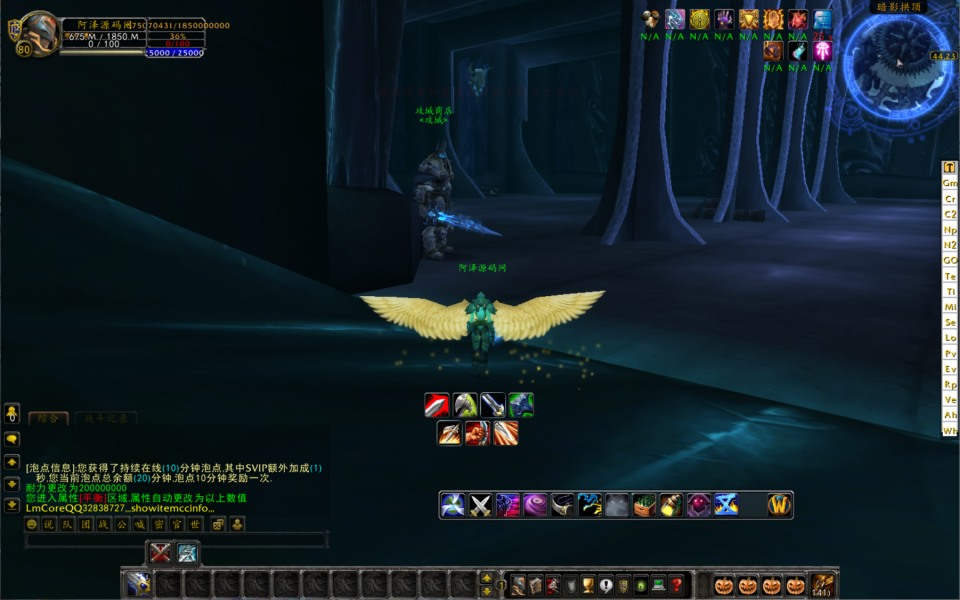The image size is (960, 600).
Task: Activate the red slash ability icon
Action: click(x=437, y=404)
